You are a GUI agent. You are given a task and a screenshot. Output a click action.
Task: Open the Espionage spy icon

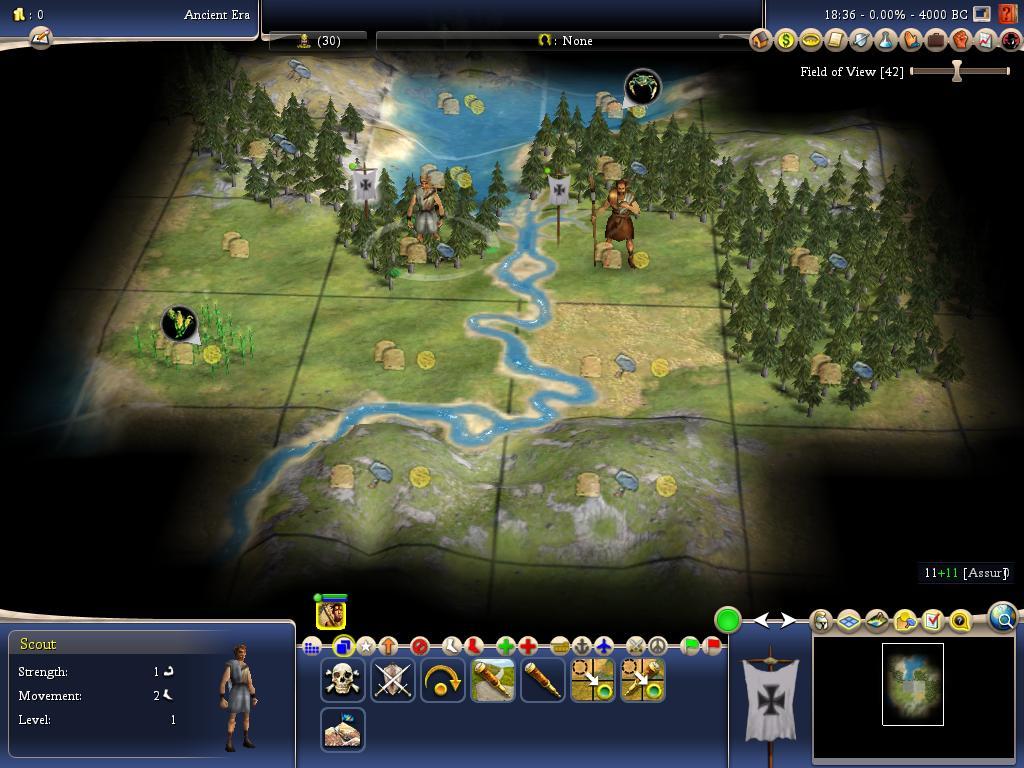(x=1011, y=41)
